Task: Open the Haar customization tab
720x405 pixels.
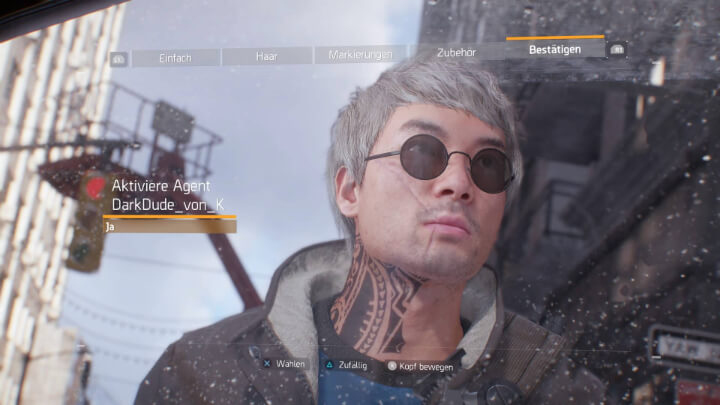Action: coord(266,56)
